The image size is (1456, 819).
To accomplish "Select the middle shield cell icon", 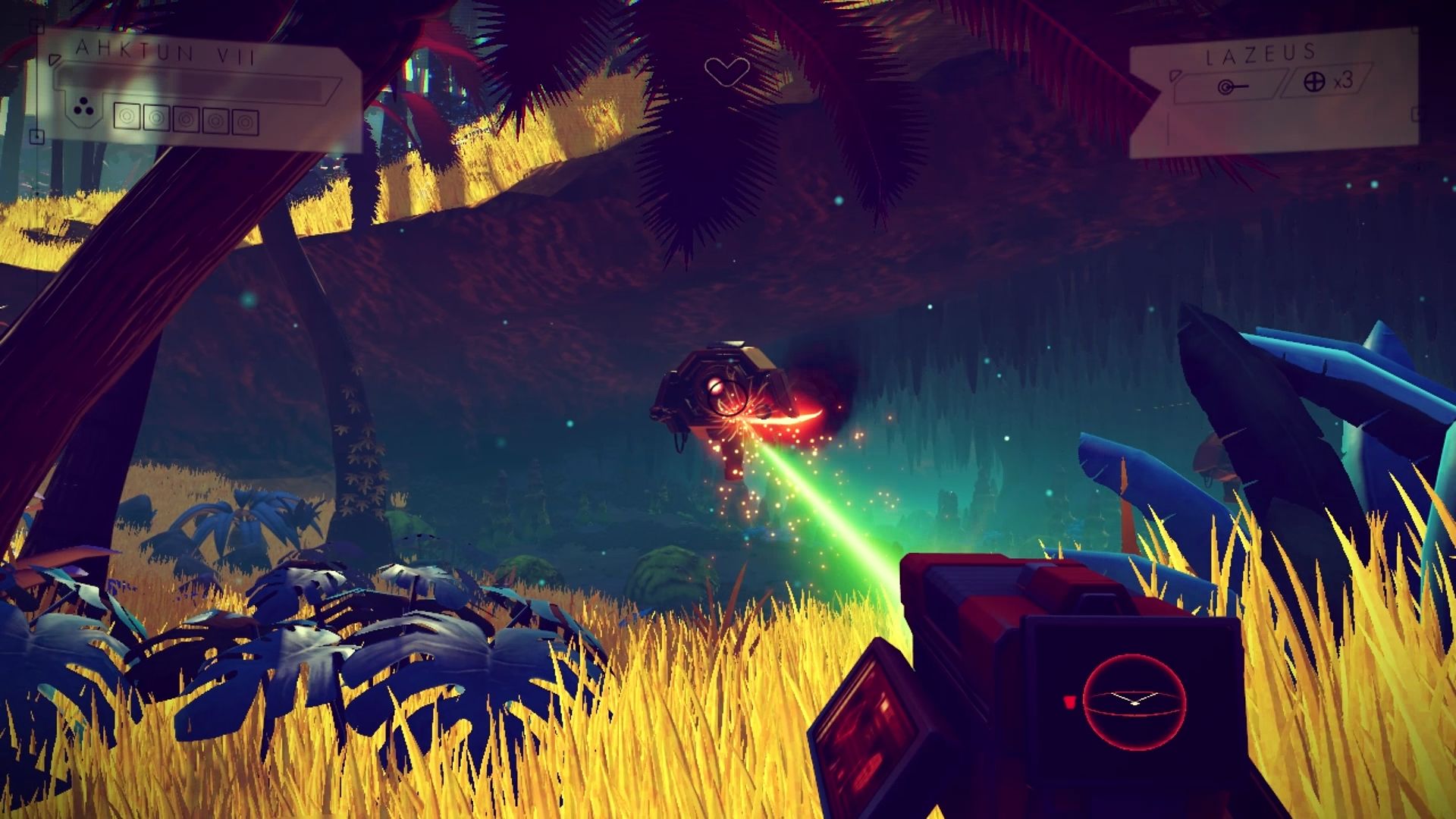I will pyautogui.click(x=186, y=119).
